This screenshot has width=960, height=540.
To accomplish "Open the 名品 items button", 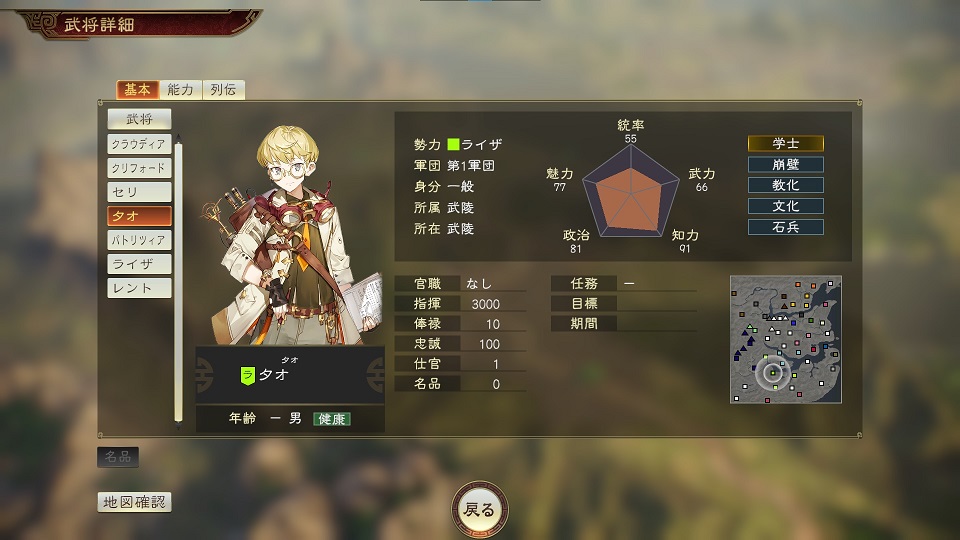I will pos(118,458).
